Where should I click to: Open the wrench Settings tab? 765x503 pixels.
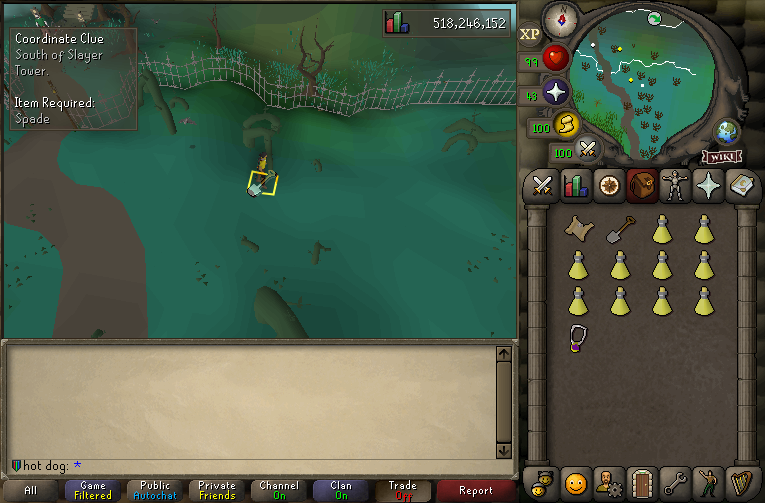tap(674, 483)
